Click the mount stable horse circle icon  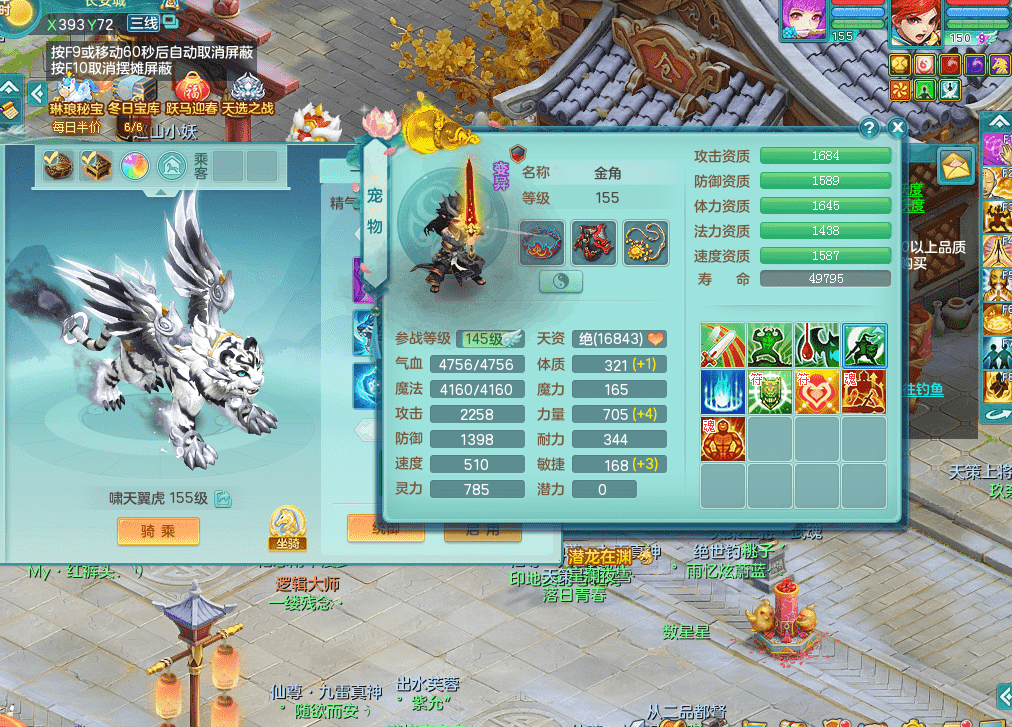point(171,165)
